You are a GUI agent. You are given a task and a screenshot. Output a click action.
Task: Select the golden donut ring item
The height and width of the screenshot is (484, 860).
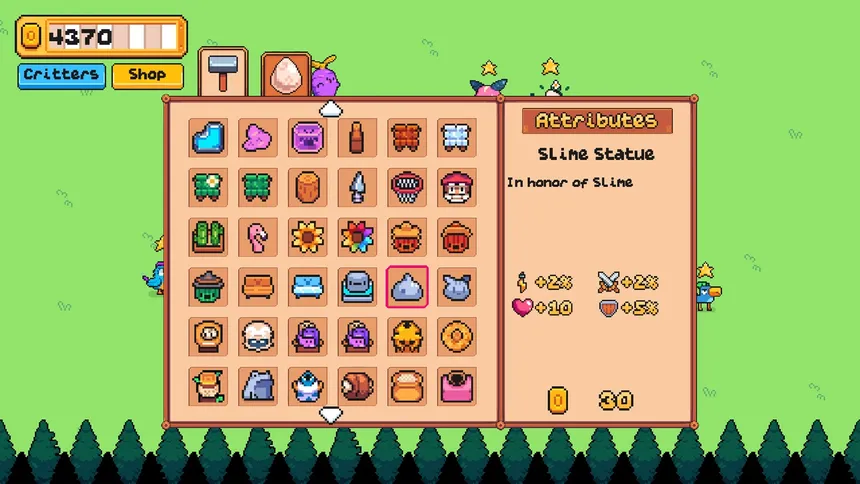457,336
